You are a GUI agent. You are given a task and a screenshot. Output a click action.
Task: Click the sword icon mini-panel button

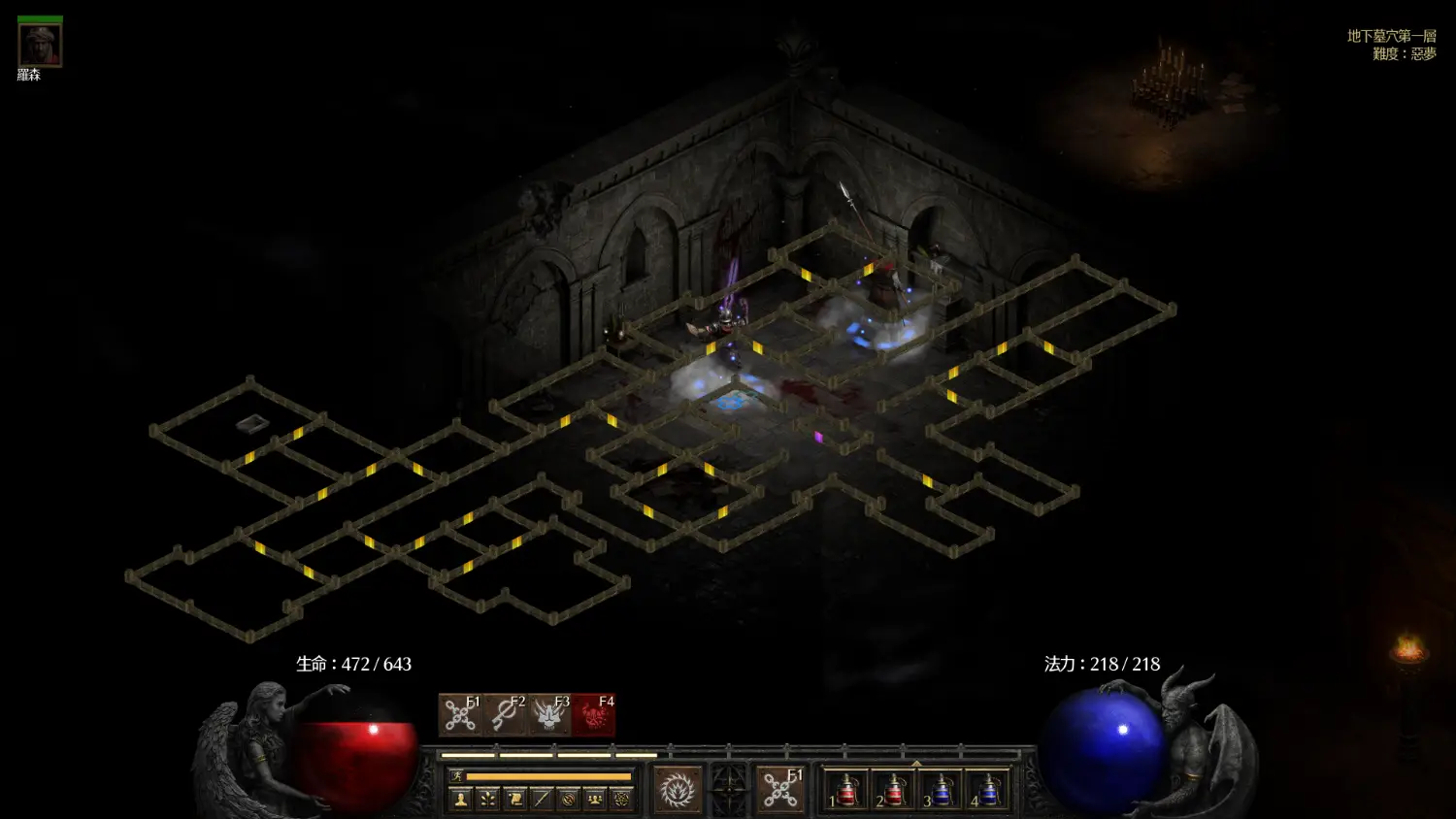542,800
